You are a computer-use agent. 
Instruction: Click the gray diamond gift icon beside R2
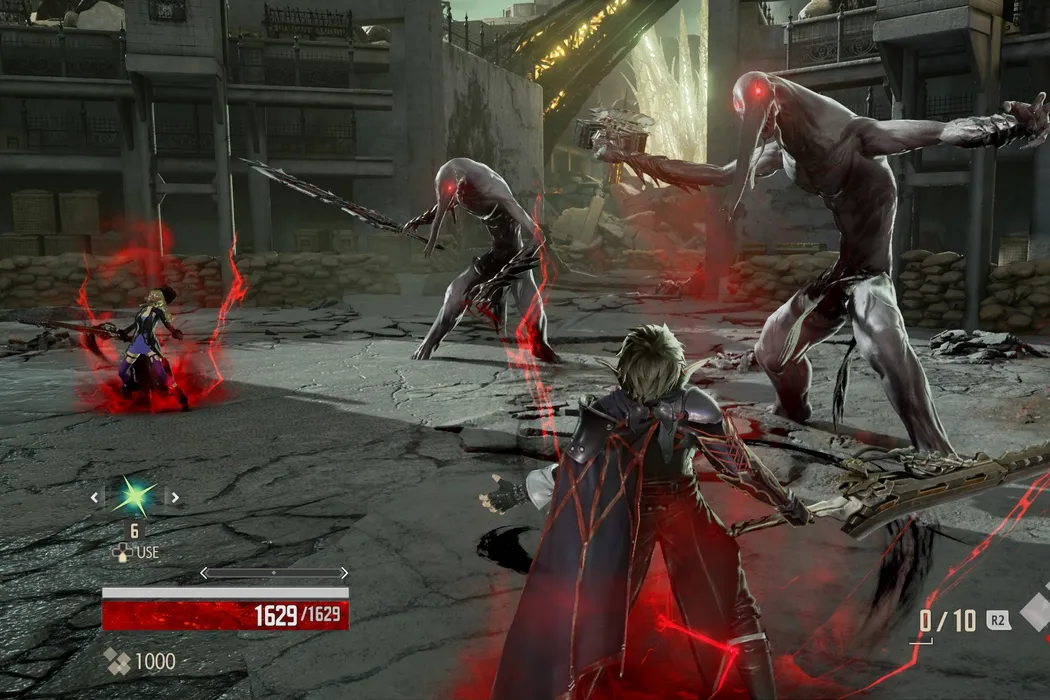(1037, 611)
